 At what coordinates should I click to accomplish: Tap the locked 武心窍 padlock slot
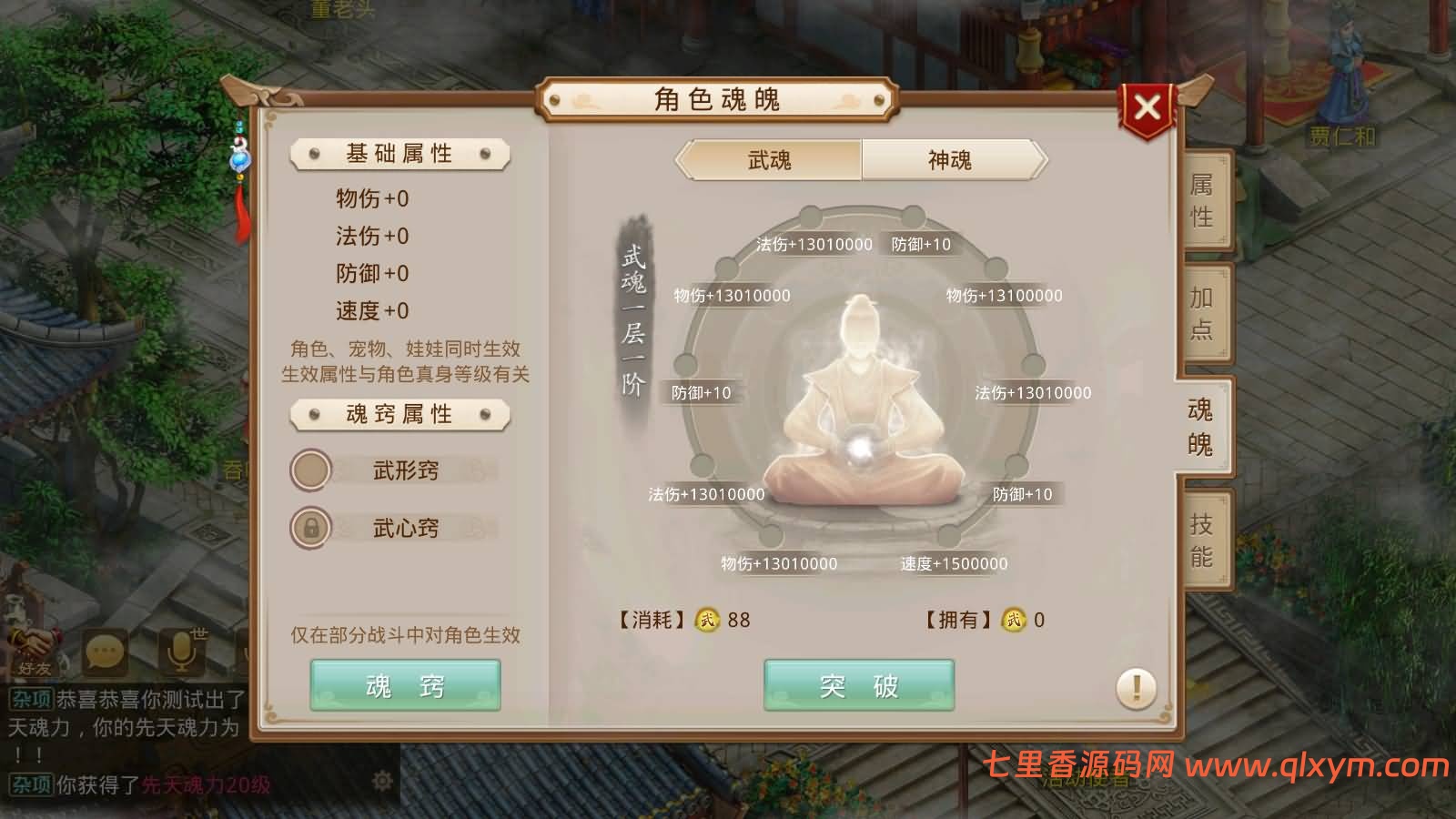click(309, 529)
